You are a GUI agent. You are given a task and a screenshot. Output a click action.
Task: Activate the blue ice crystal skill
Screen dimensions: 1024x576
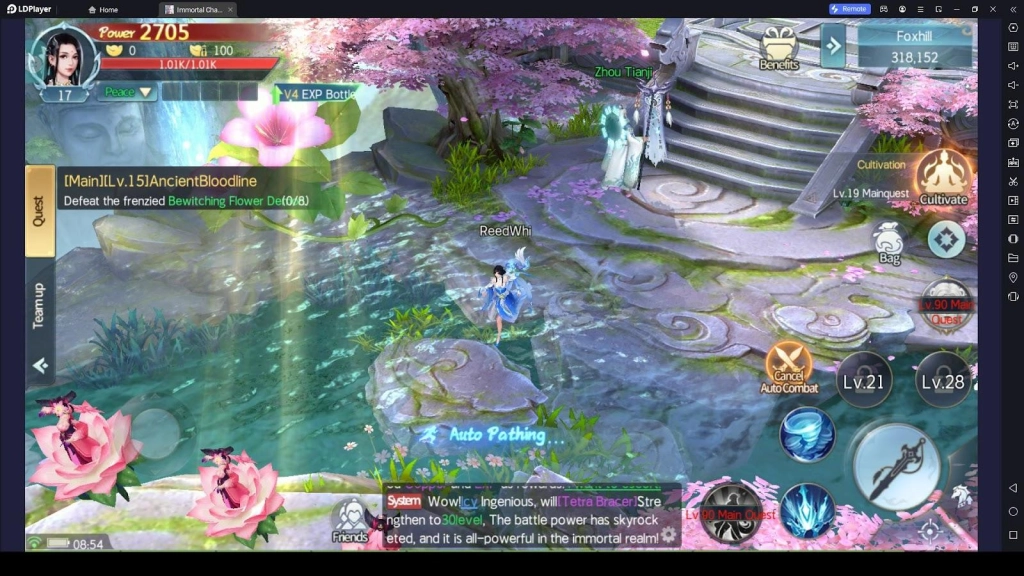coord(807,510)
